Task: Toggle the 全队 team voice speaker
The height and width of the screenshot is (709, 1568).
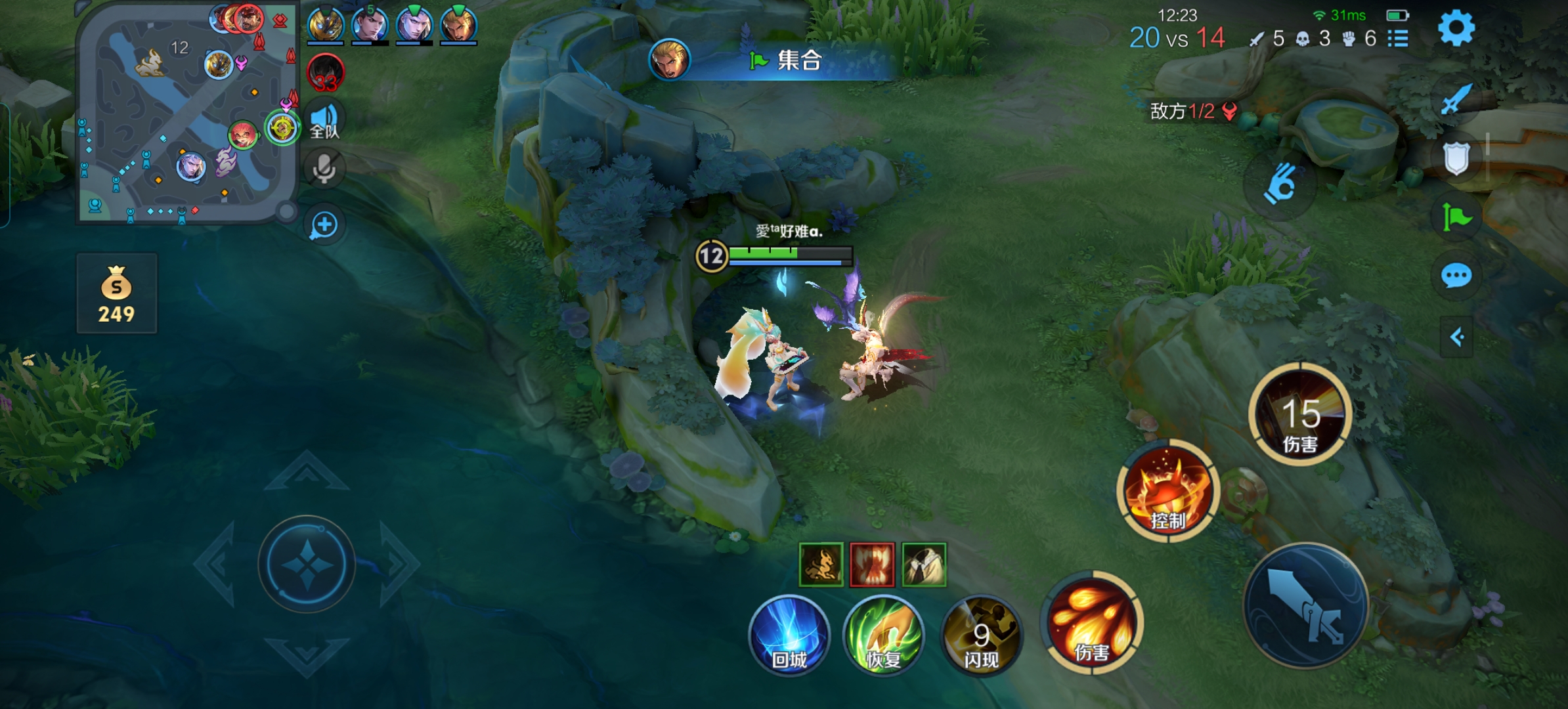Action: coord(324,120)
